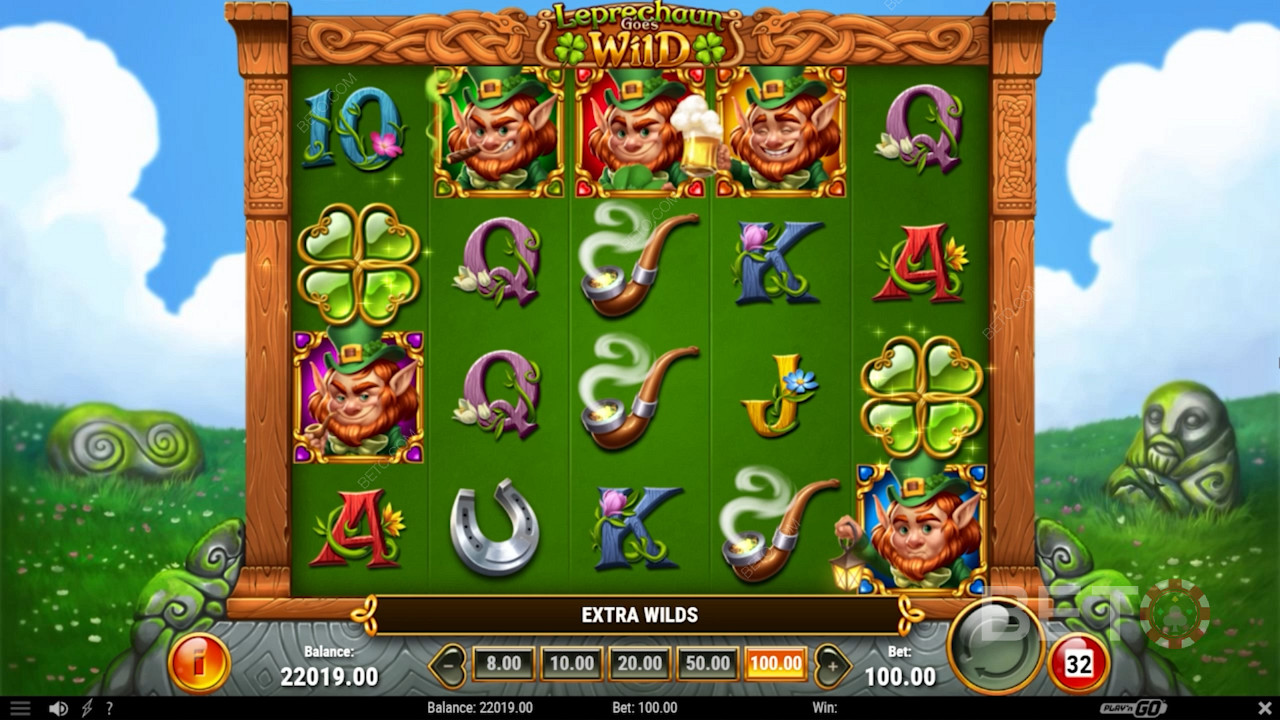Select the highlighted 100.00 bet
Viewport: 1280px width, 720px height.
tap(775, 663)
